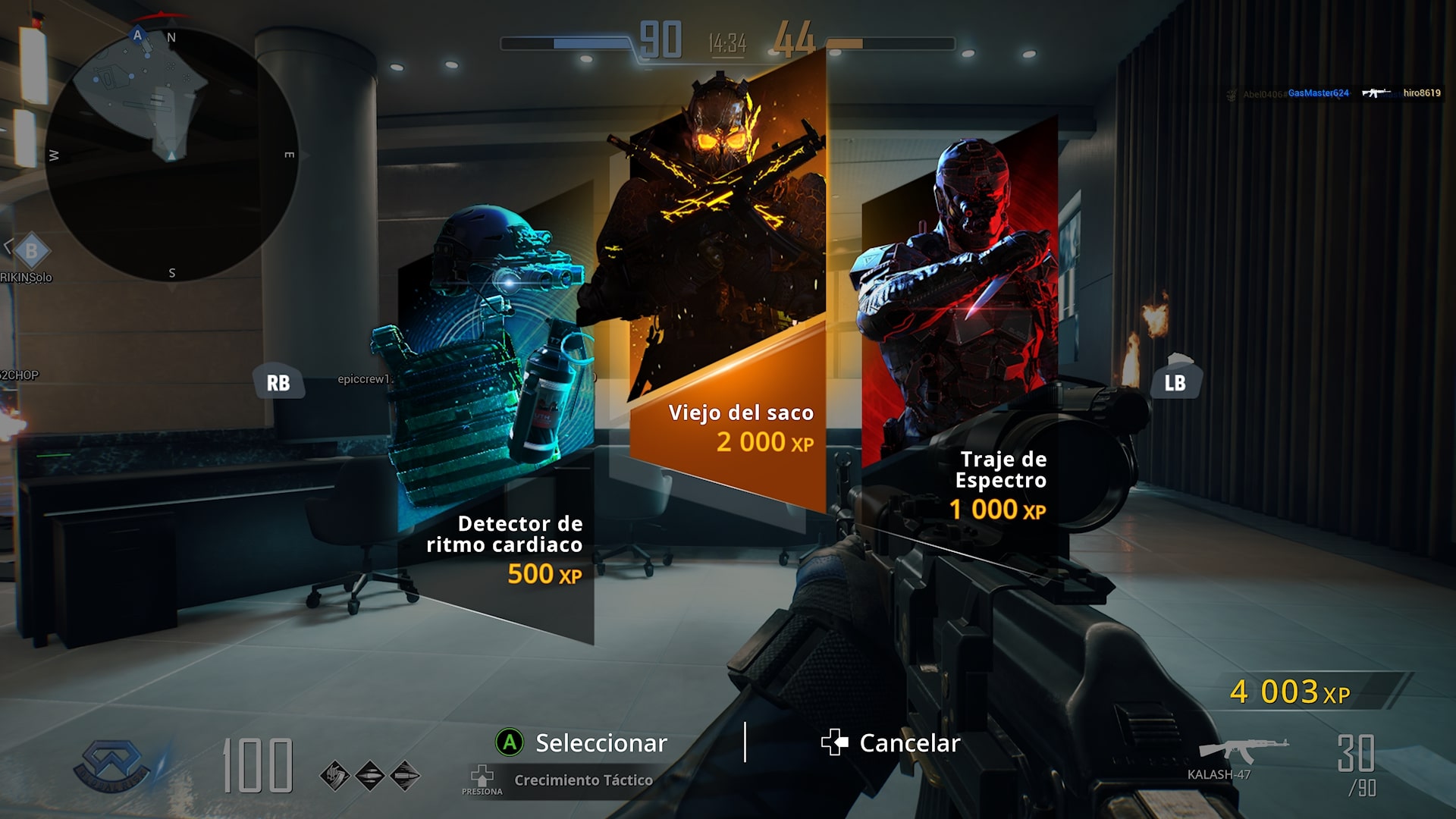Click the winged squad emblem
Image resolution: width=1456 pixels, height=819 pixels.
tap(112, 764)
